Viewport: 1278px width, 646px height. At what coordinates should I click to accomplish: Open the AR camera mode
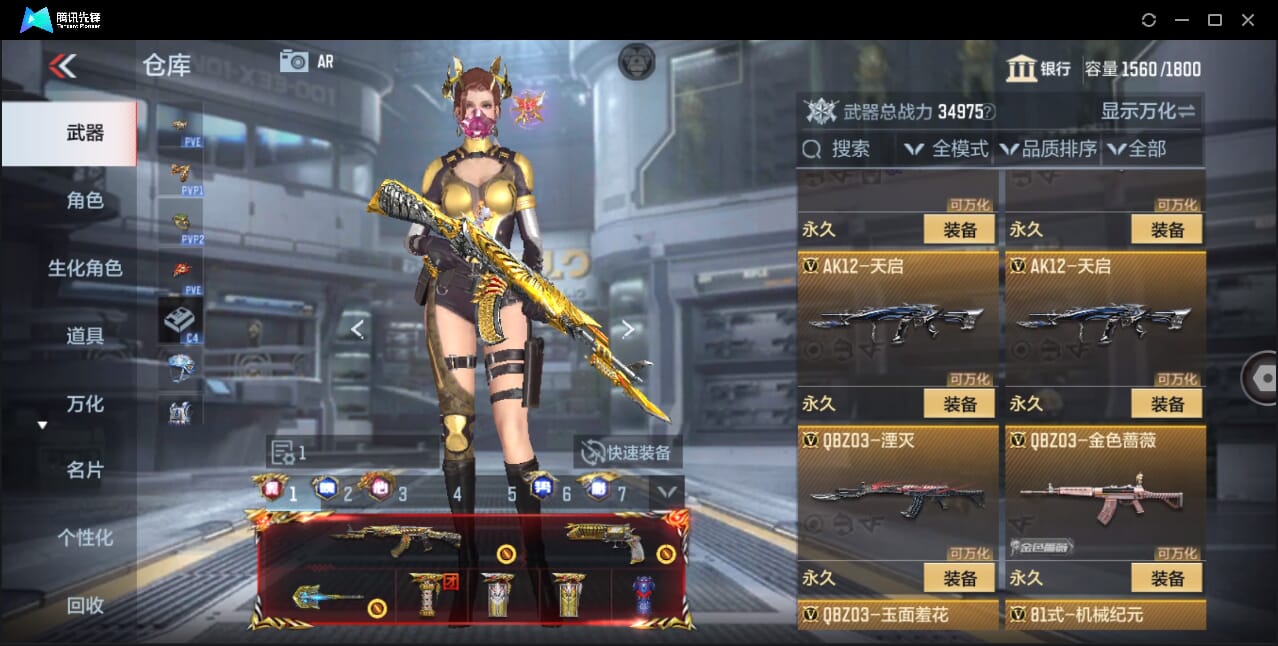[x=306, y=61]
